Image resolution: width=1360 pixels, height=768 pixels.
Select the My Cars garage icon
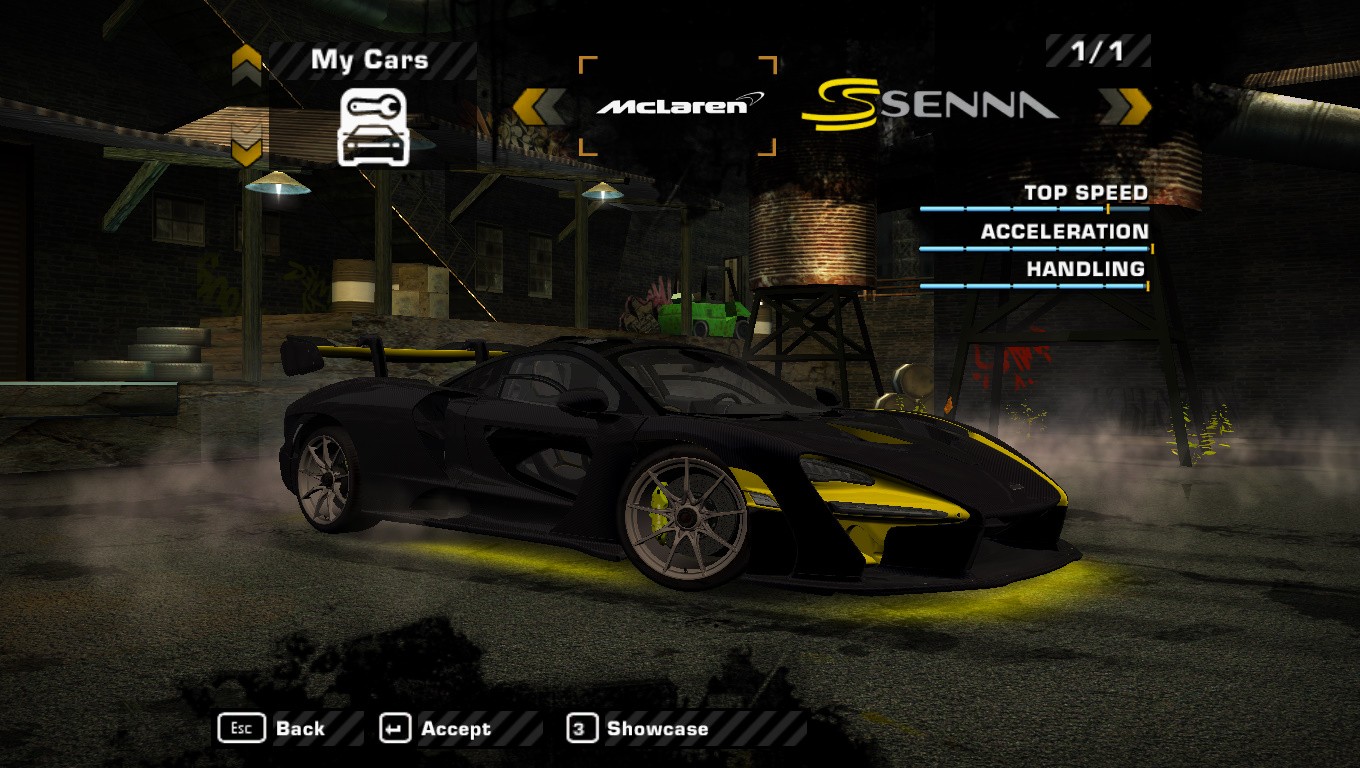372,126
